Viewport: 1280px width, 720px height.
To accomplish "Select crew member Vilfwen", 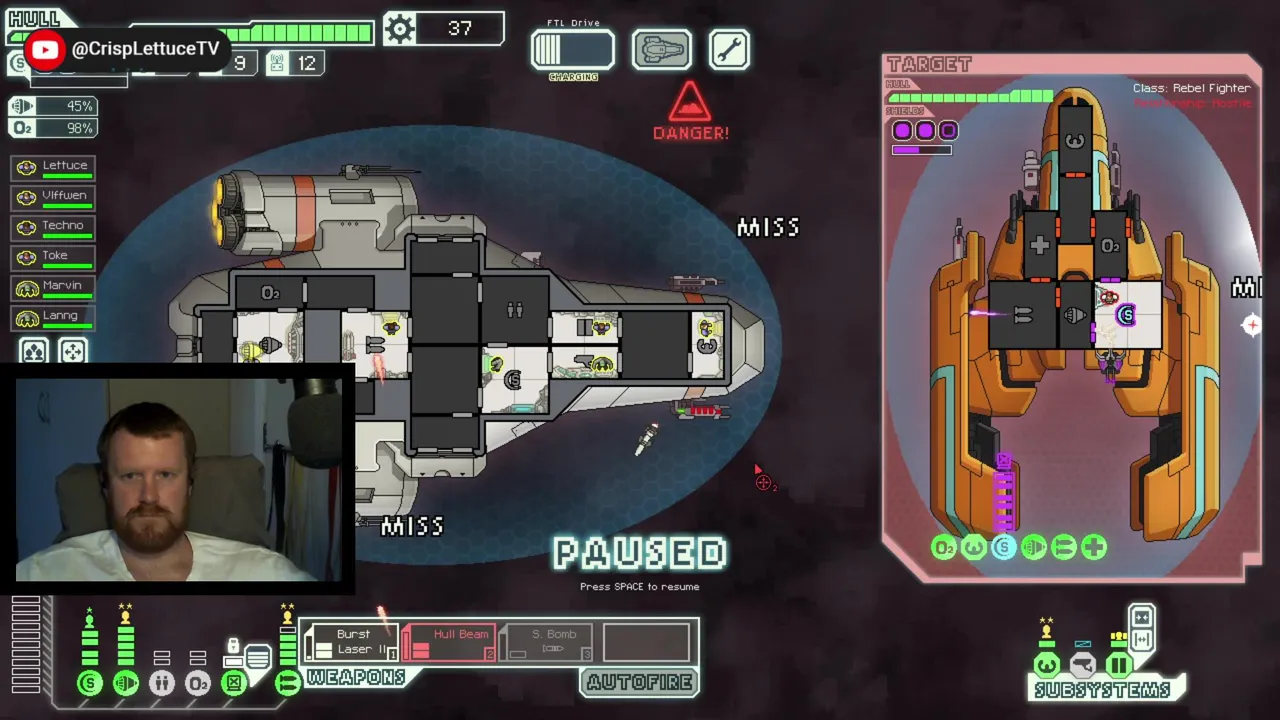I will pos(54,198).
